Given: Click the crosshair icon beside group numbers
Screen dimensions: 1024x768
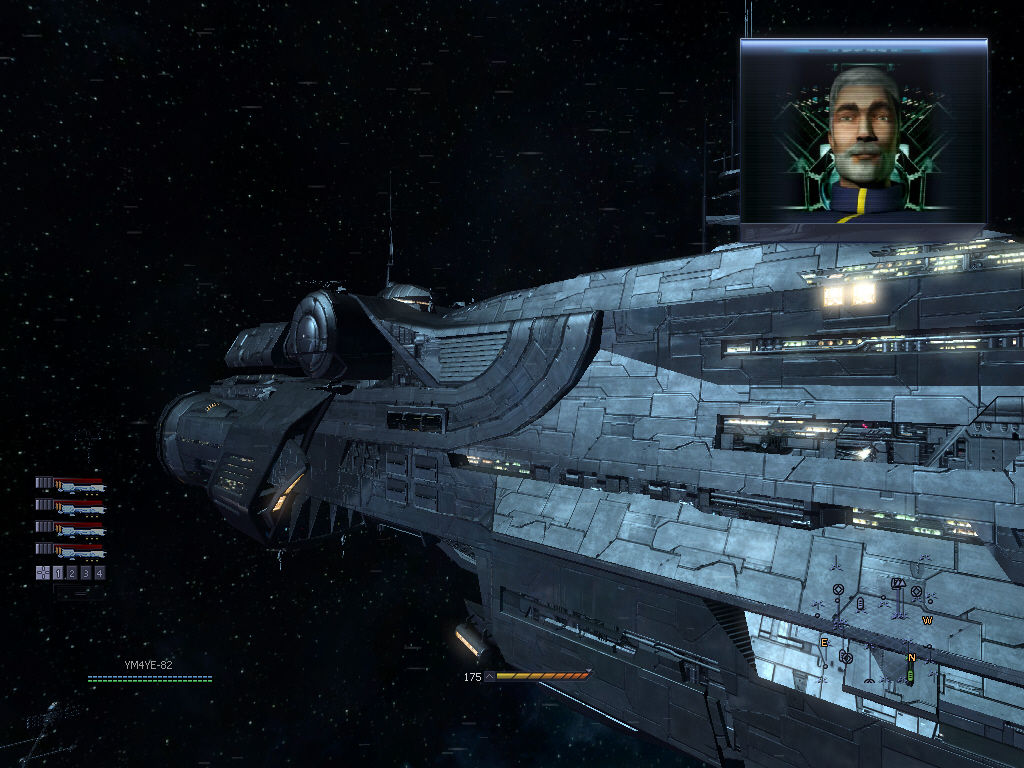Looking at the screenshot, I should [x=43, y=573].
